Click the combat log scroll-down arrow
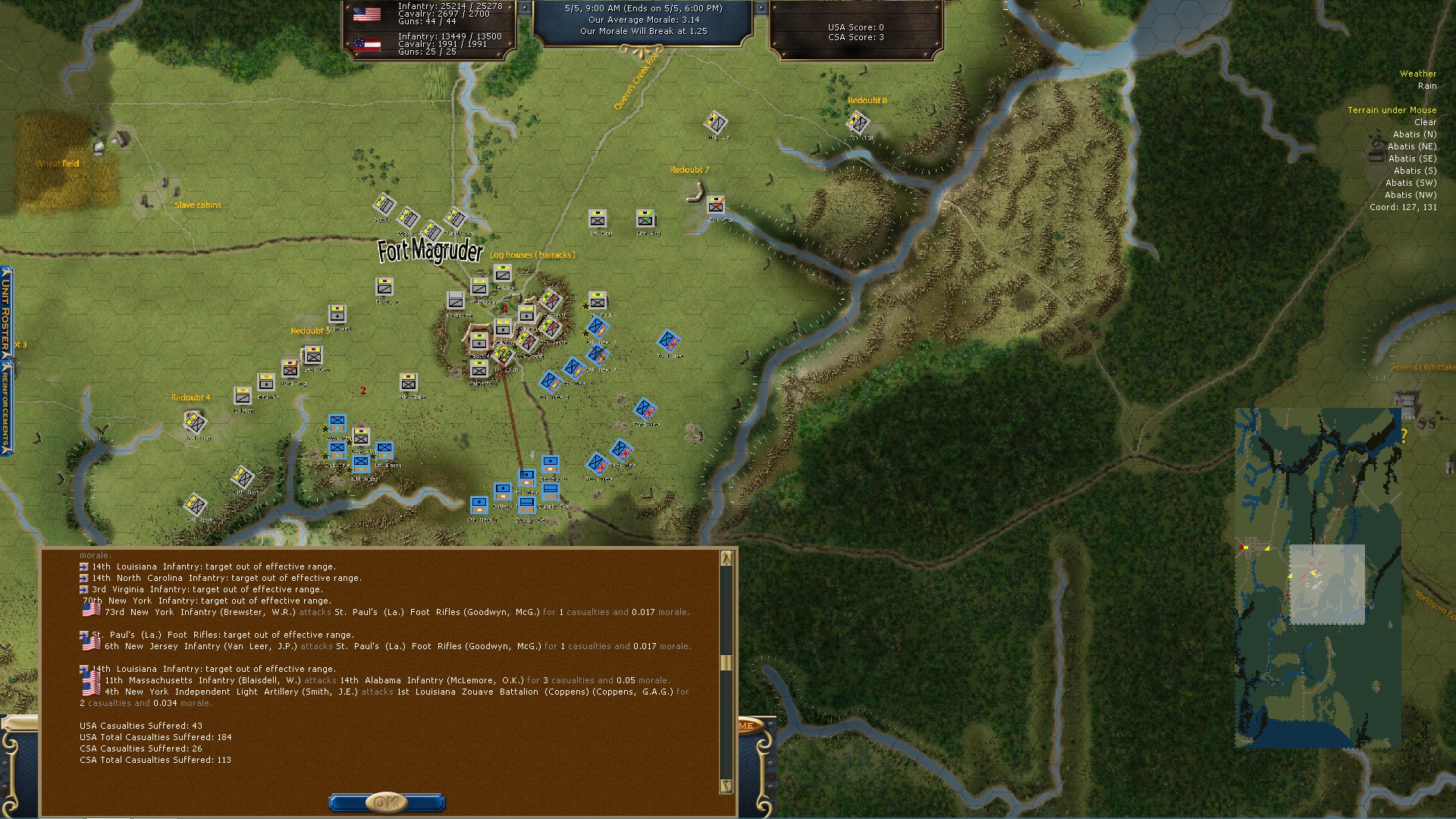 (726, 786)
